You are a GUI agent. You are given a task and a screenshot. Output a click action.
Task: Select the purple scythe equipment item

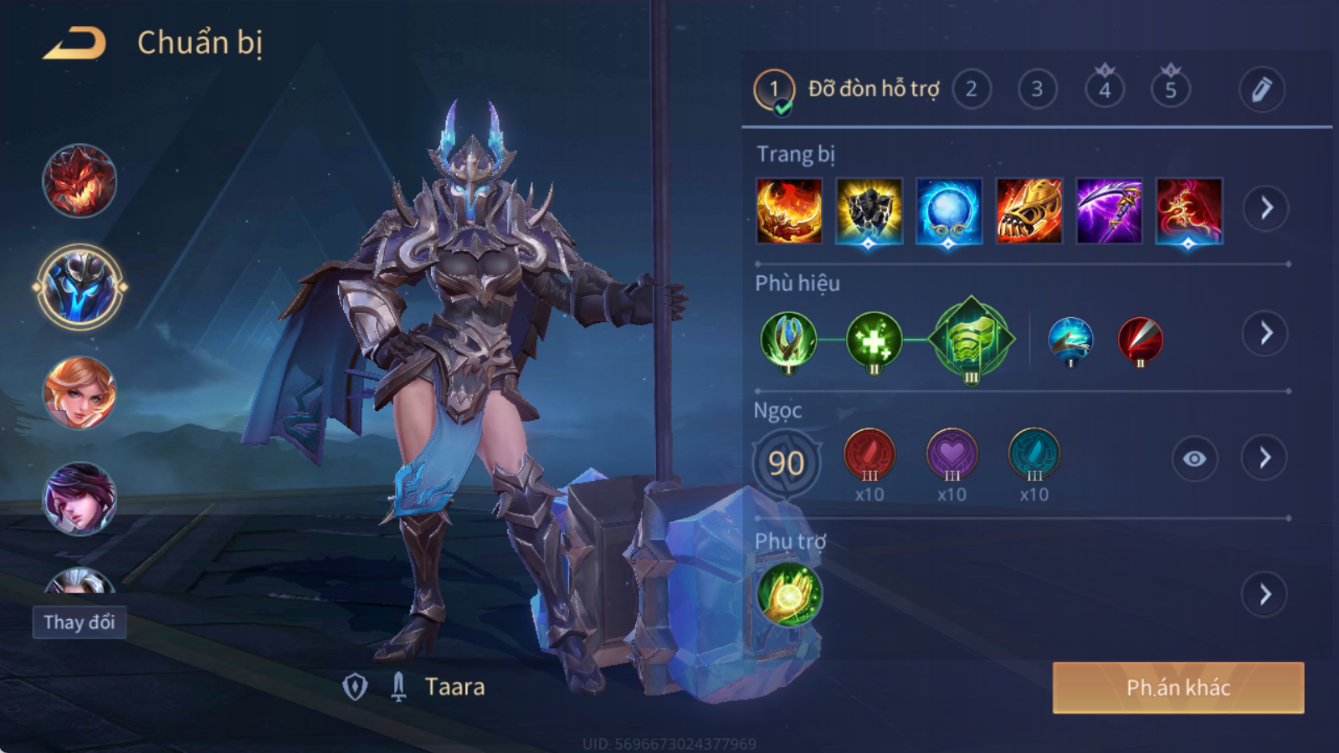(x=1109, y=211)
